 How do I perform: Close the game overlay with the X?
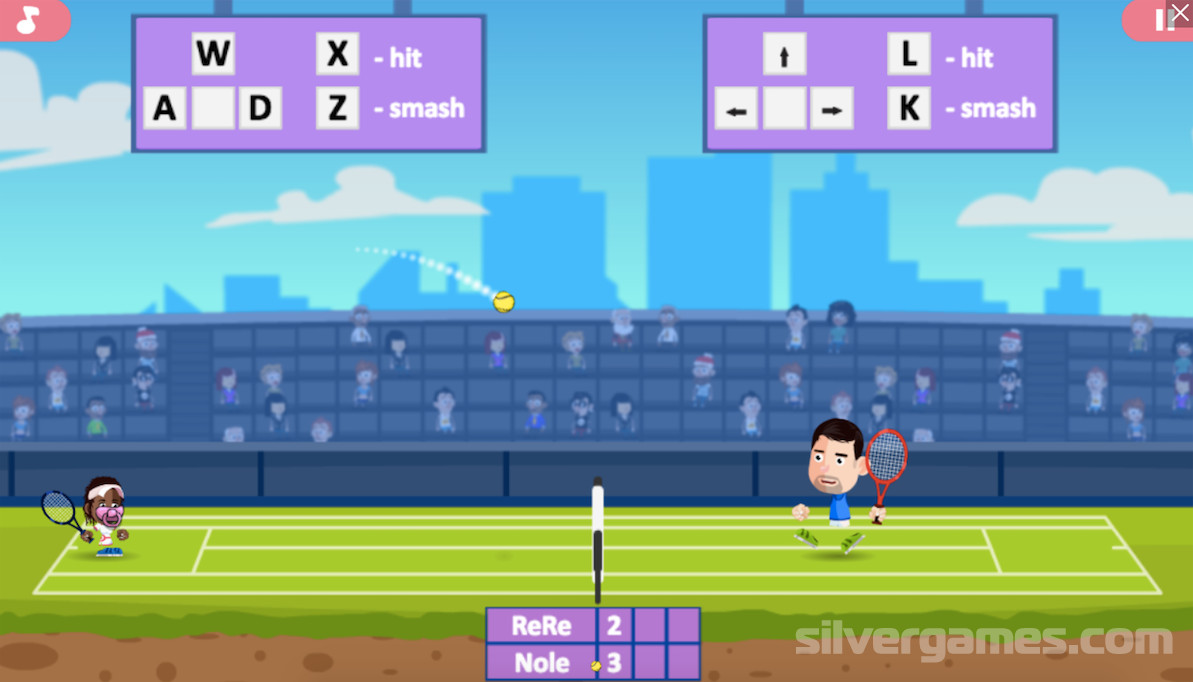tap(1182, 10)
